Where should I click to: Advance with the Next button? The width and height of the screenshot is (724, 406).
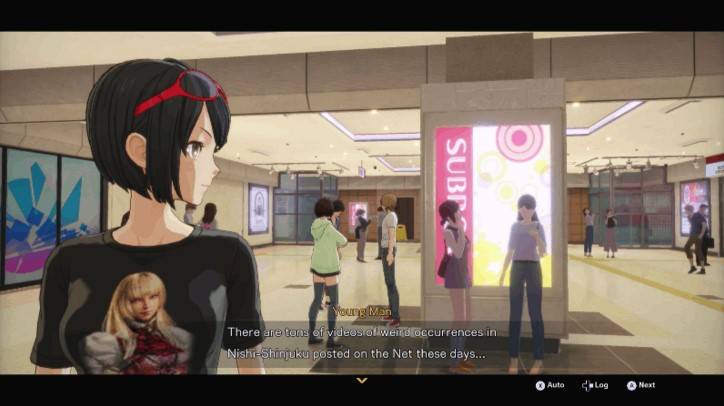(641, 385)
